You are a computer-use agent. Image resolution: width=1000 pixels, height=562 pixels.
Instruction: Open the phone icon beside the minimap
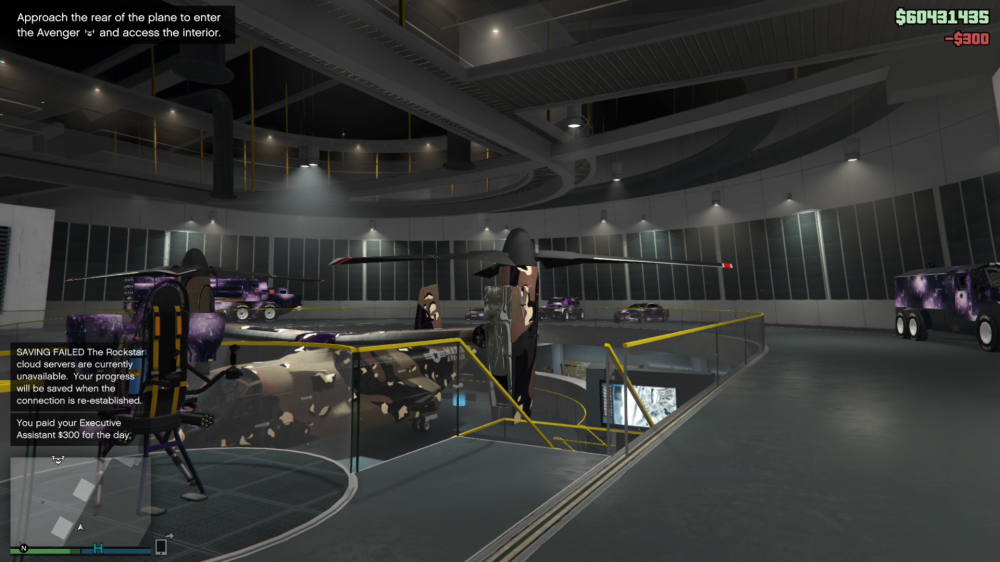[161, 547]
